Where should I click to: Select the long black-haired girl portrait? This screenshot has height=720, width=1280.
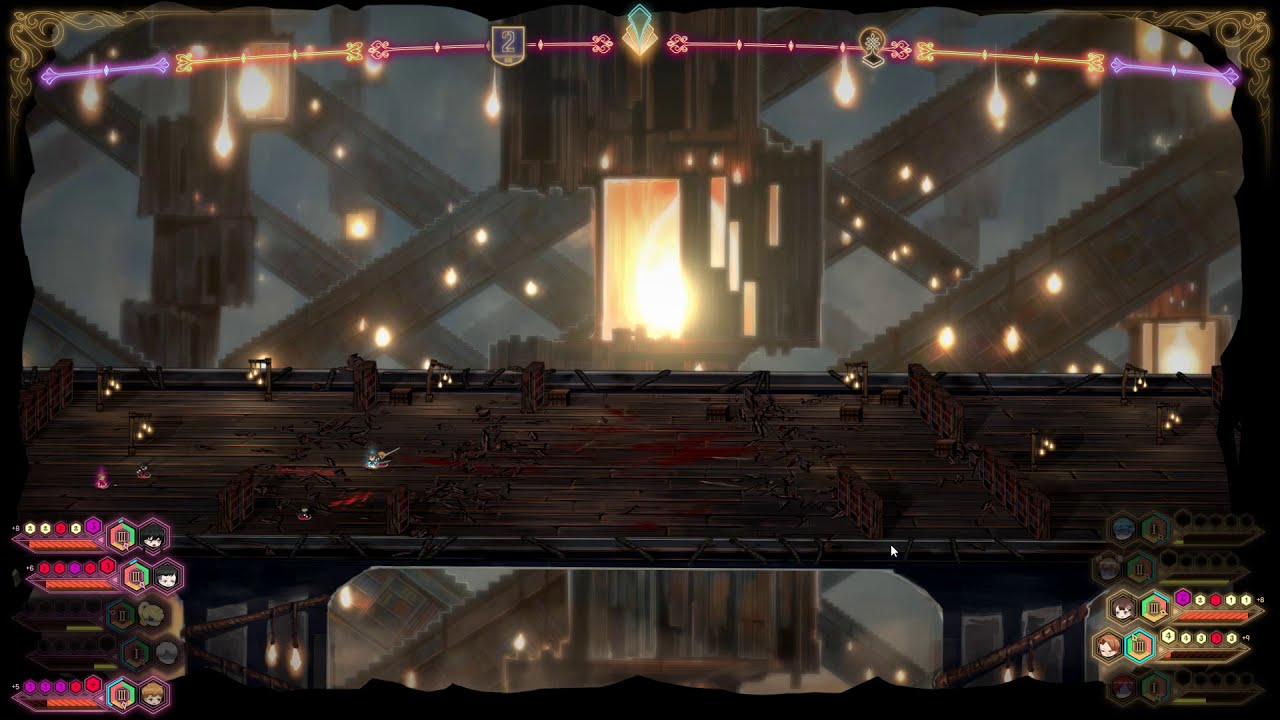point(153,538)
